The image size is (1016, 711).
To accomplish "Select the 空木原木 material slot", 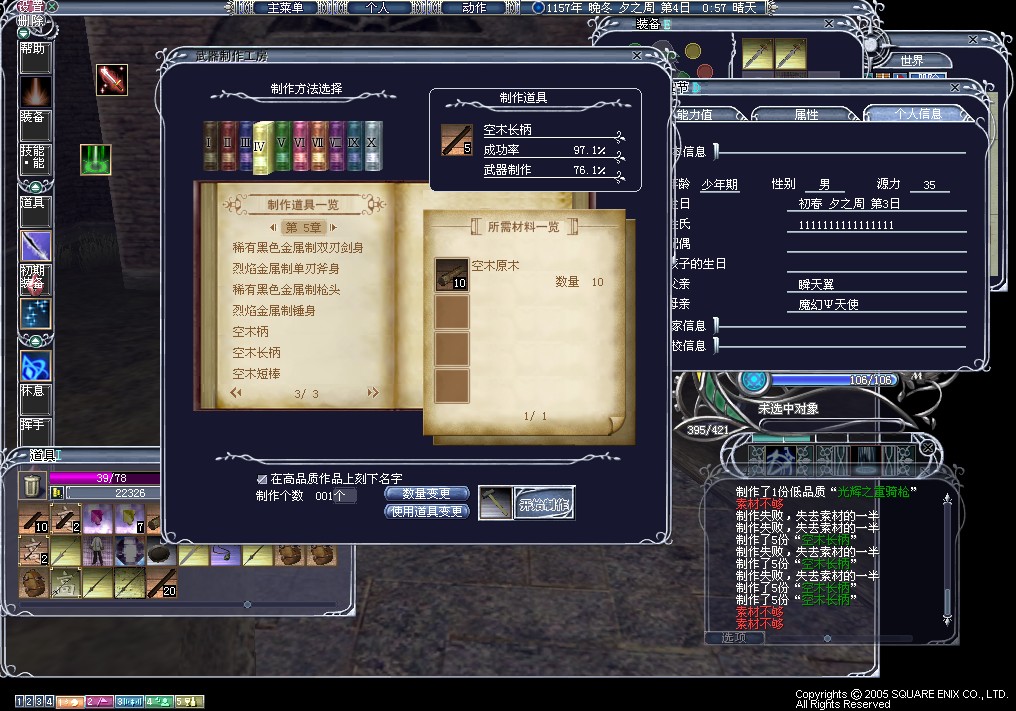I will (452, 275).
